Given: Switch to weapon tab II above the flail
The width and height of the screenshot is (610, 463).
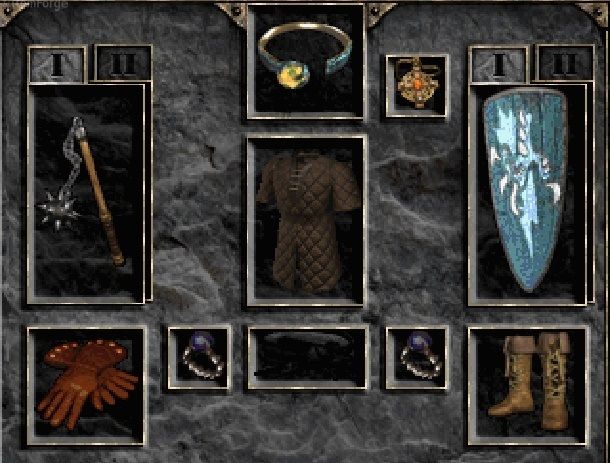Looking at the screenshot, I should 122,64.
